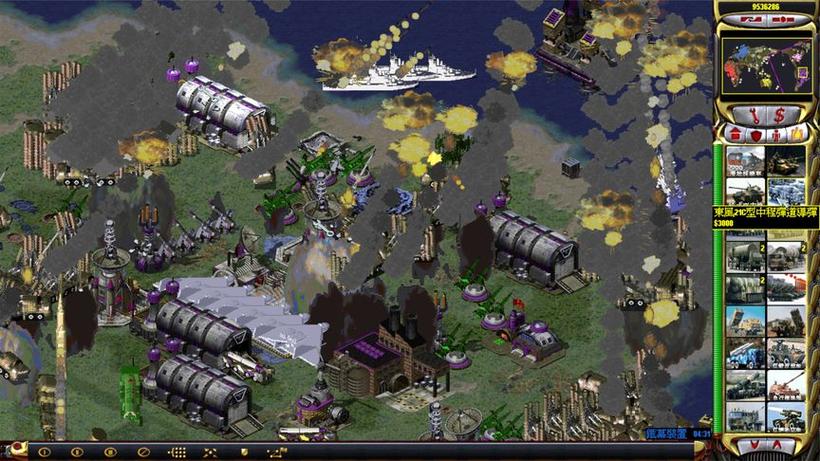
Task: Click the radar minimap
Action: (x=765, y=65)
